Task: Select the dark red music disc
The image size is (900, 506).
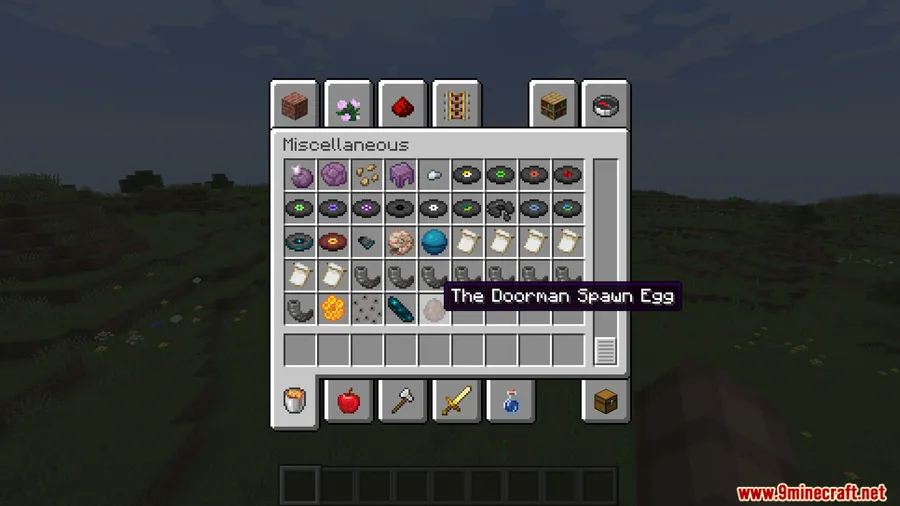Action: point(333,242)
